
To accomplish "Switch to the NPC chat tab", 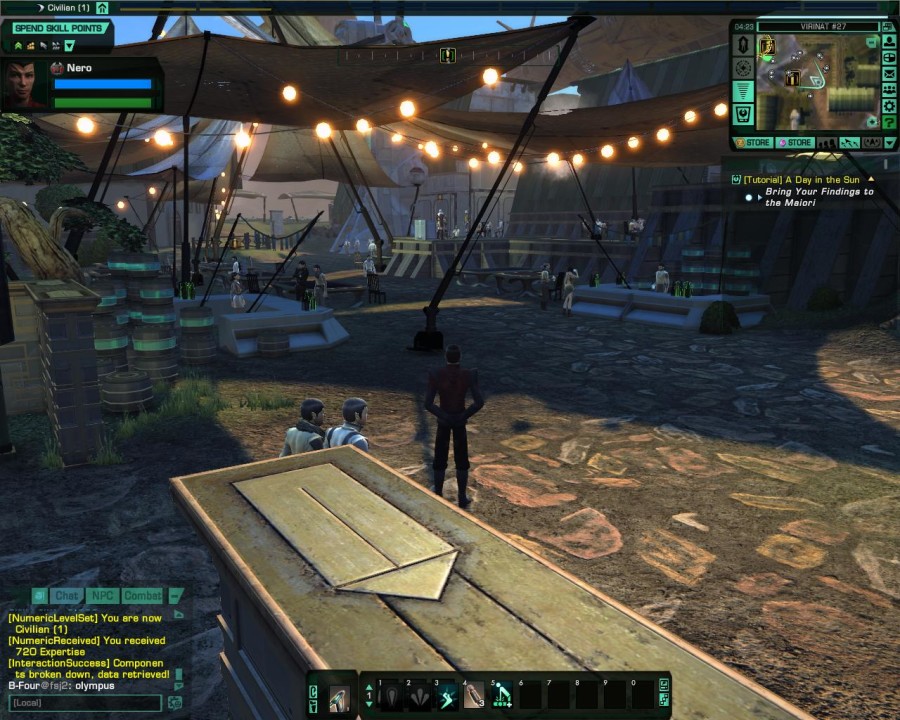I will pos(102,596).
